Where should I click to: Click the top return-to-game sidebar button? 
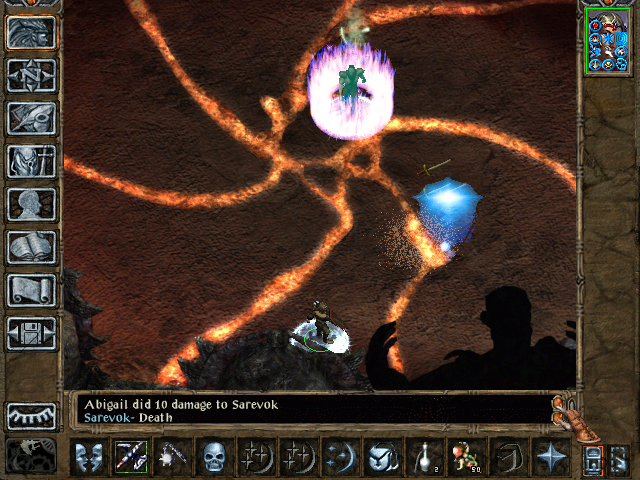click(31, 32)
